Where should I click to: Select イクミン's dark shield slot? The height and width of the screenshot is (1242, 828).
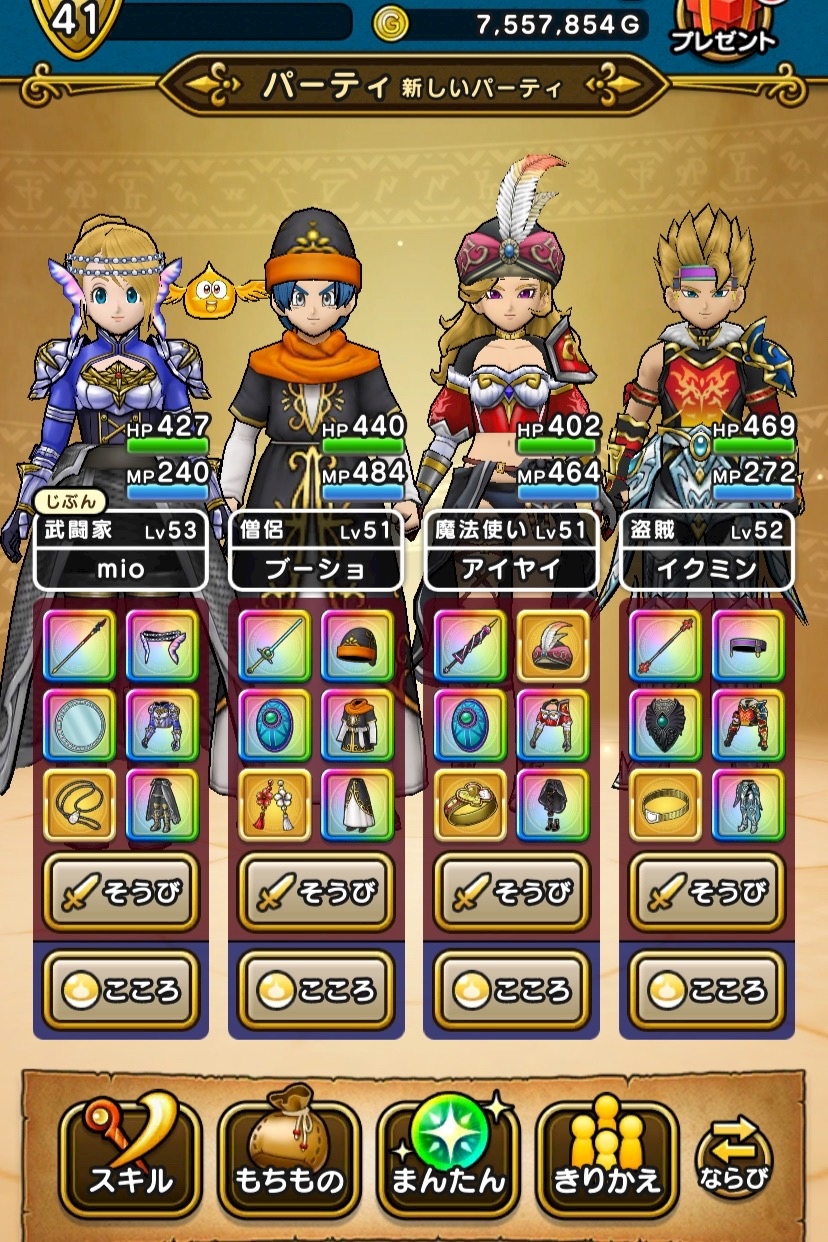(665, 725)
